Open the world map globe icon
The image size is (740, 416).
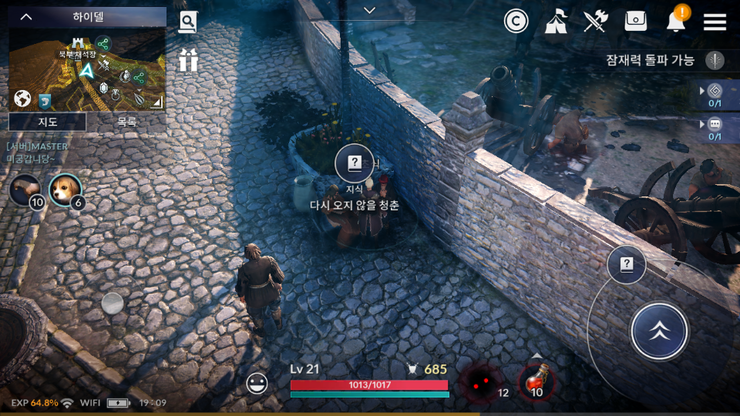[x=22, y=99]
